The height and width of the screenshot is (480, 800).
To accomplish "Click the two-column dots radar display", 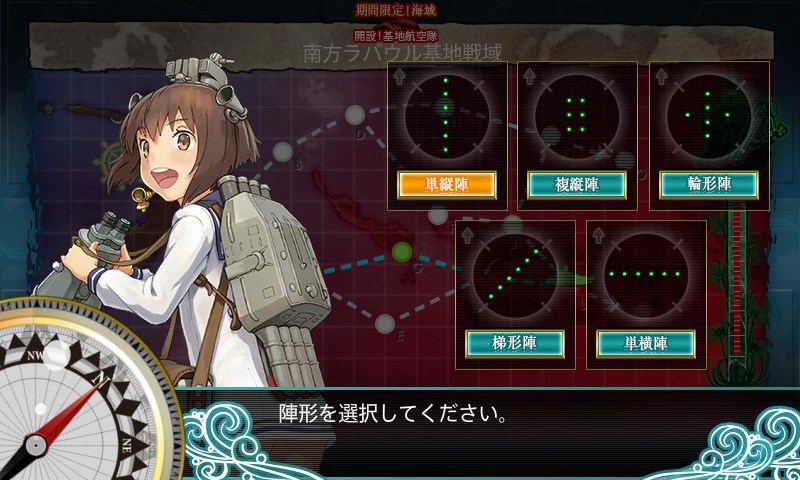I will click(577, 115).
